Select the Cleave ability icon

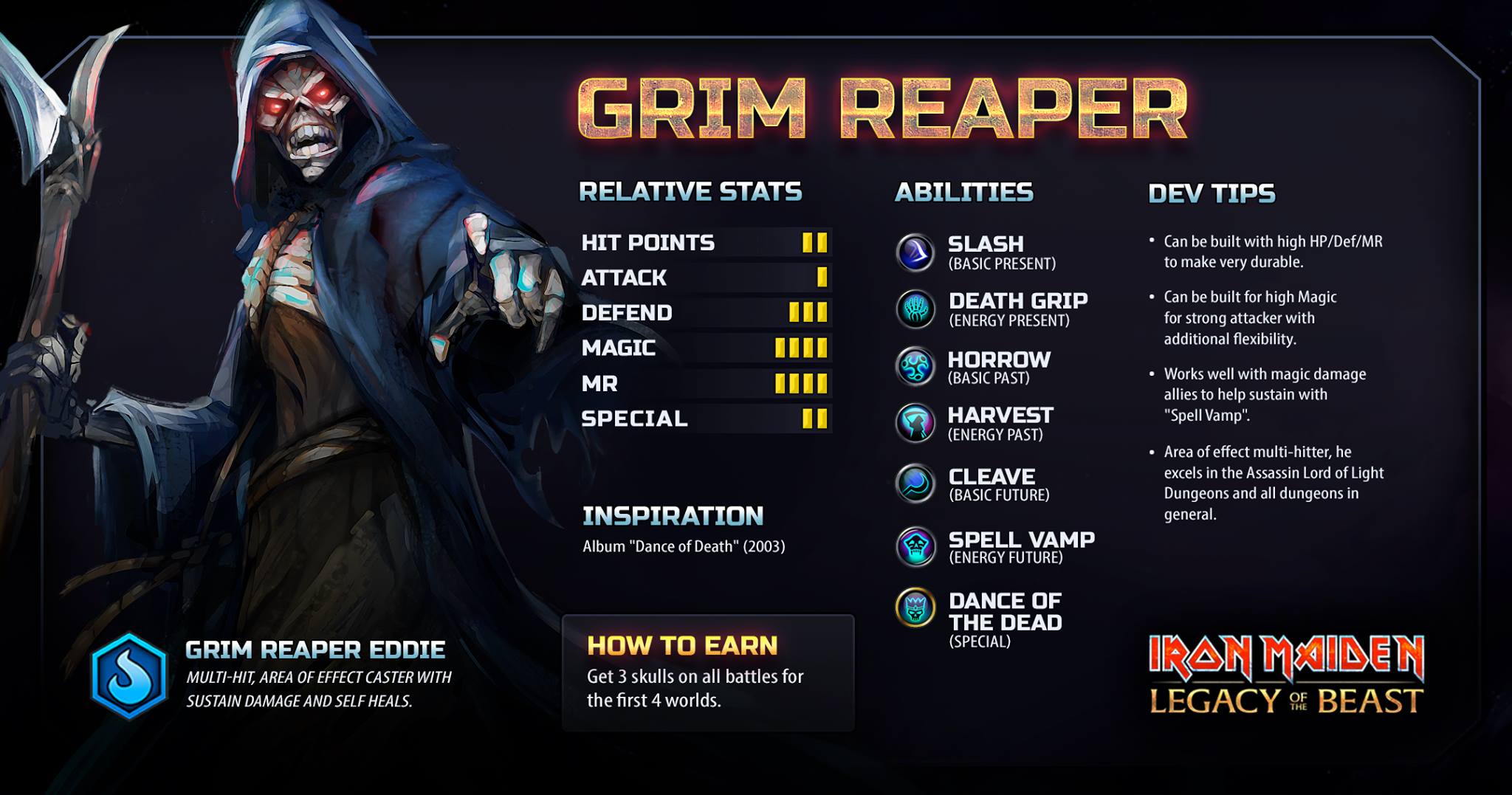click(915, 483)
